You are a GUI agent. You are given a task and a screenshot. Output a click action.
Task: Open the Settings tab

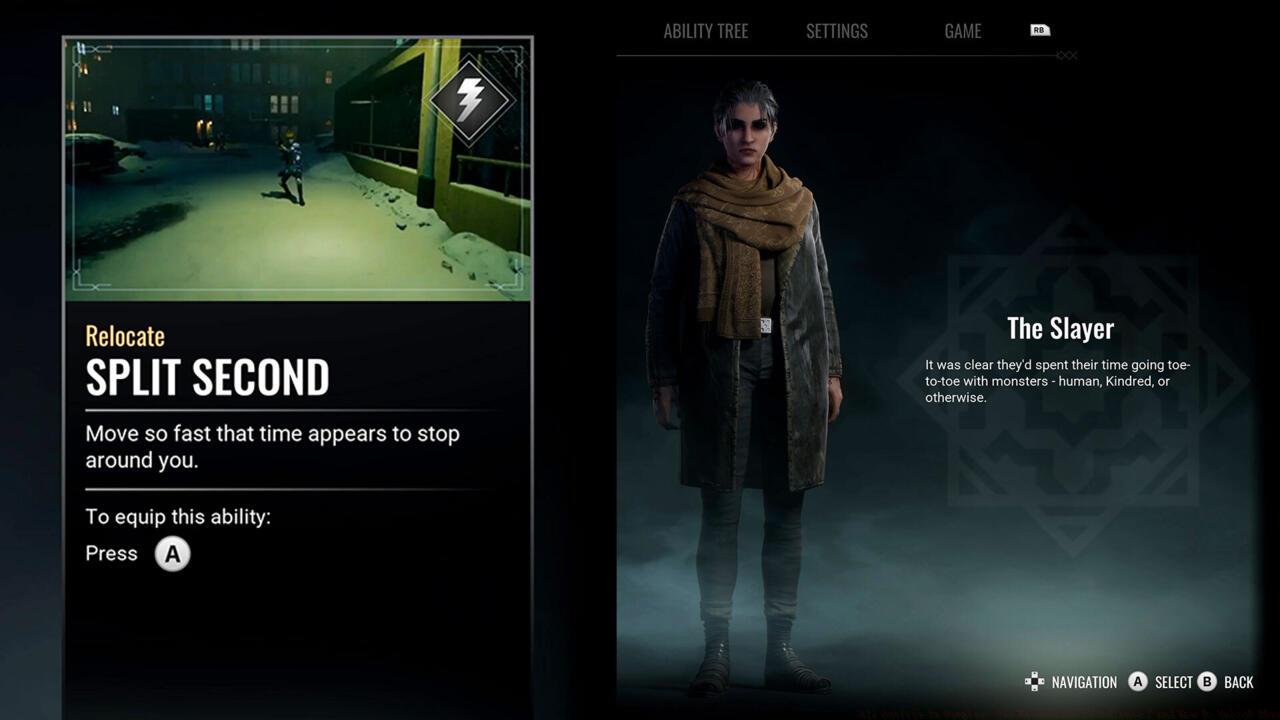tap(836, 31)
